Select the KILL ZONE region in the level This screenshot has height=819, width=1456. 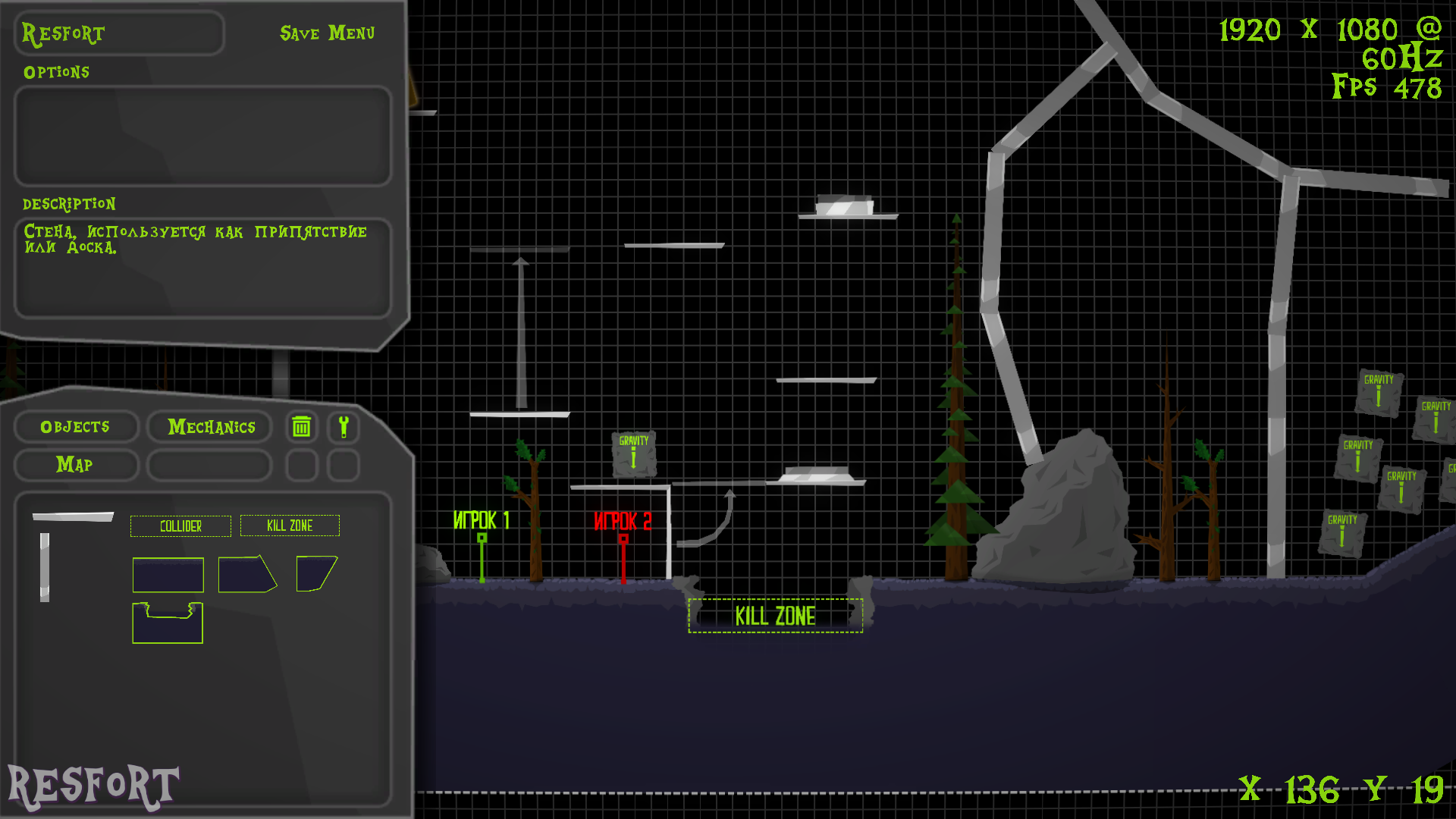point(775,616)
